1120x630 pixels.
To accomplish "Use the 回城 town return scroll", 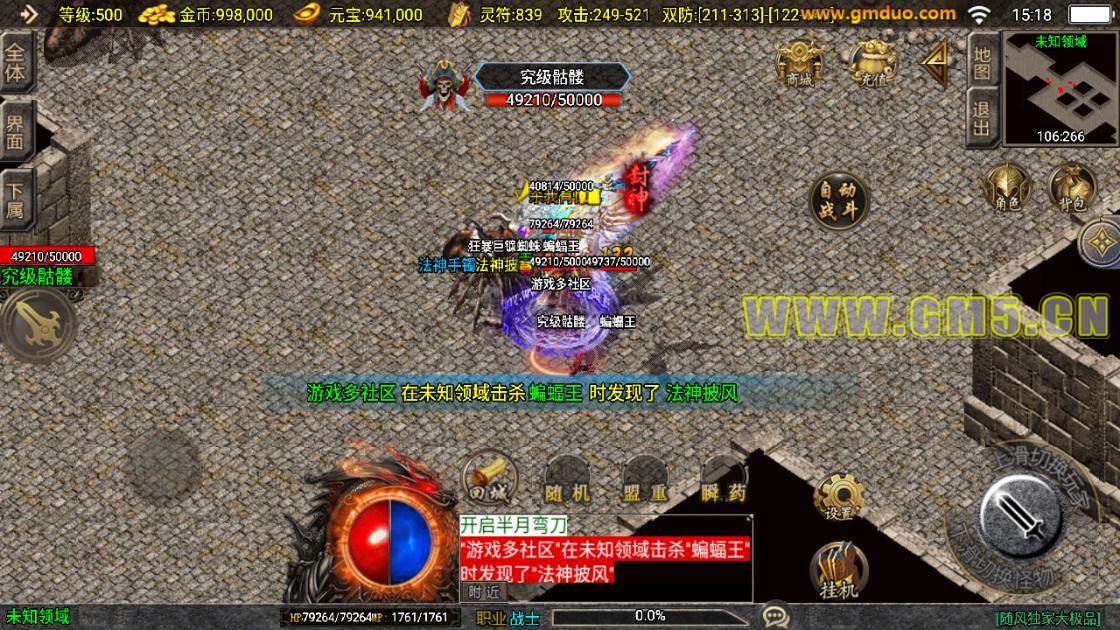I will click(x=488, y=478).
